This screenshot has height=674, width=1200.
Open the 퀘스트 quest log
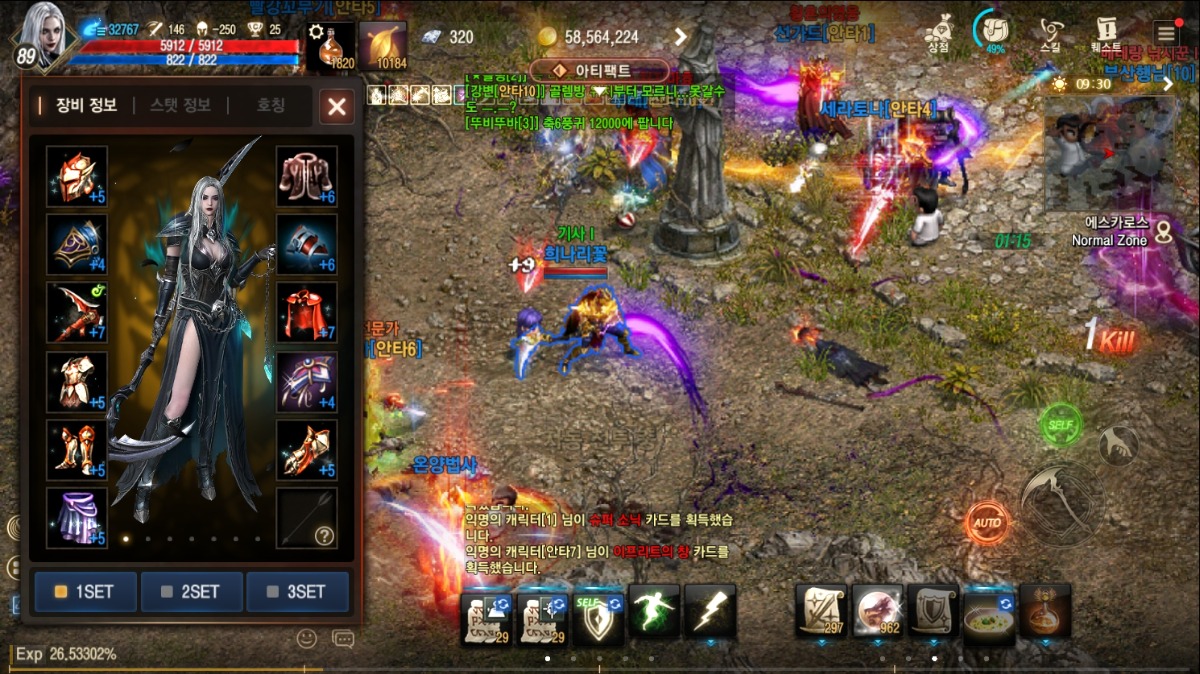pyautogui.click(x=1106, y=33)
